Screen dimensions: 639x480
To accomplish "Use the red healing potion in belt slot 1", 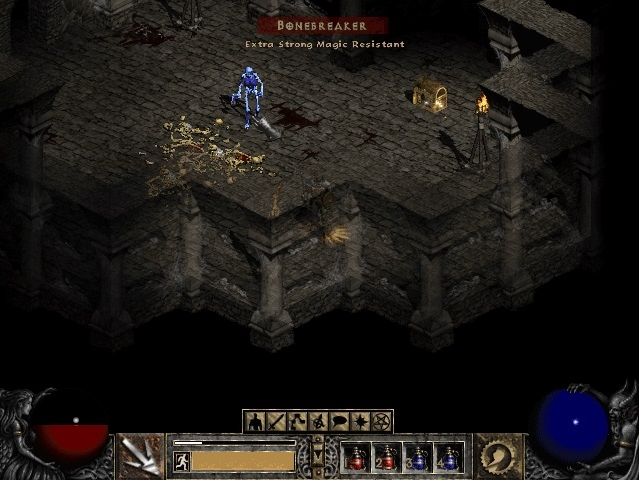I will pyautogui.click(x=356, y=457).
